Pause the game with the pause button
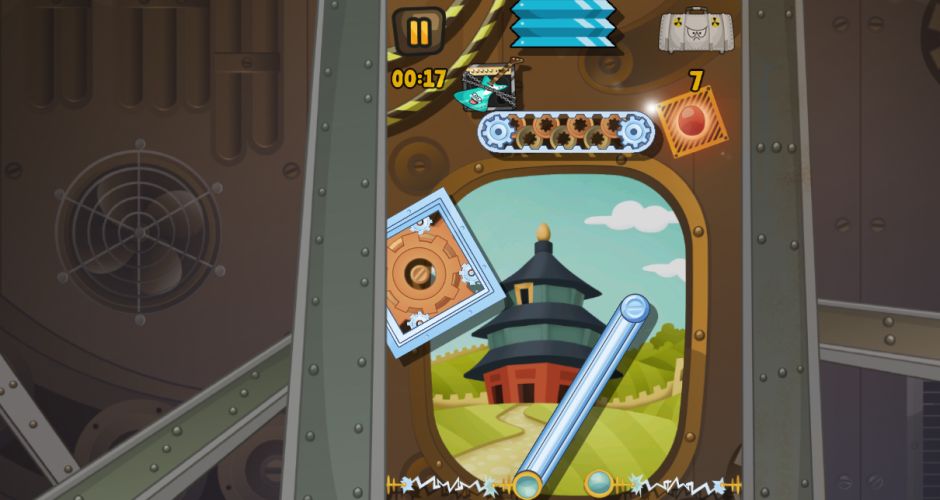This screenshot has height=500, width=940. tap(419, 32)
